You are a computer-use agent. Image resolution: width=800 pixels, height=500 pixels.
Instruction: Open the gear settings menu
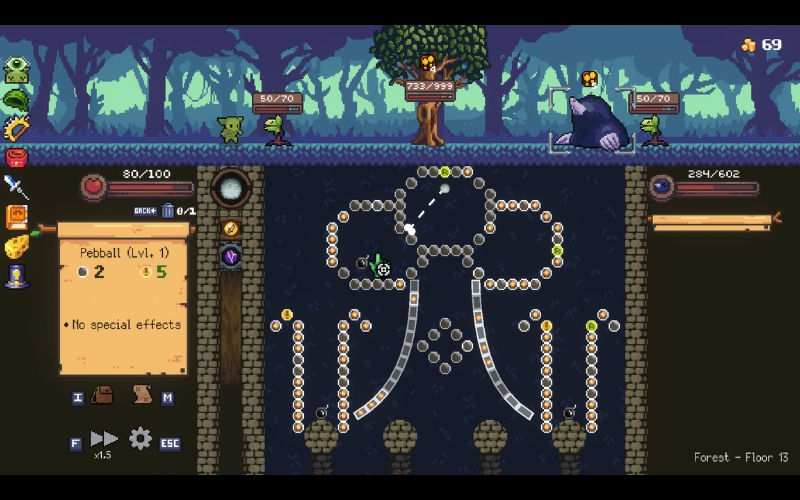140,438
